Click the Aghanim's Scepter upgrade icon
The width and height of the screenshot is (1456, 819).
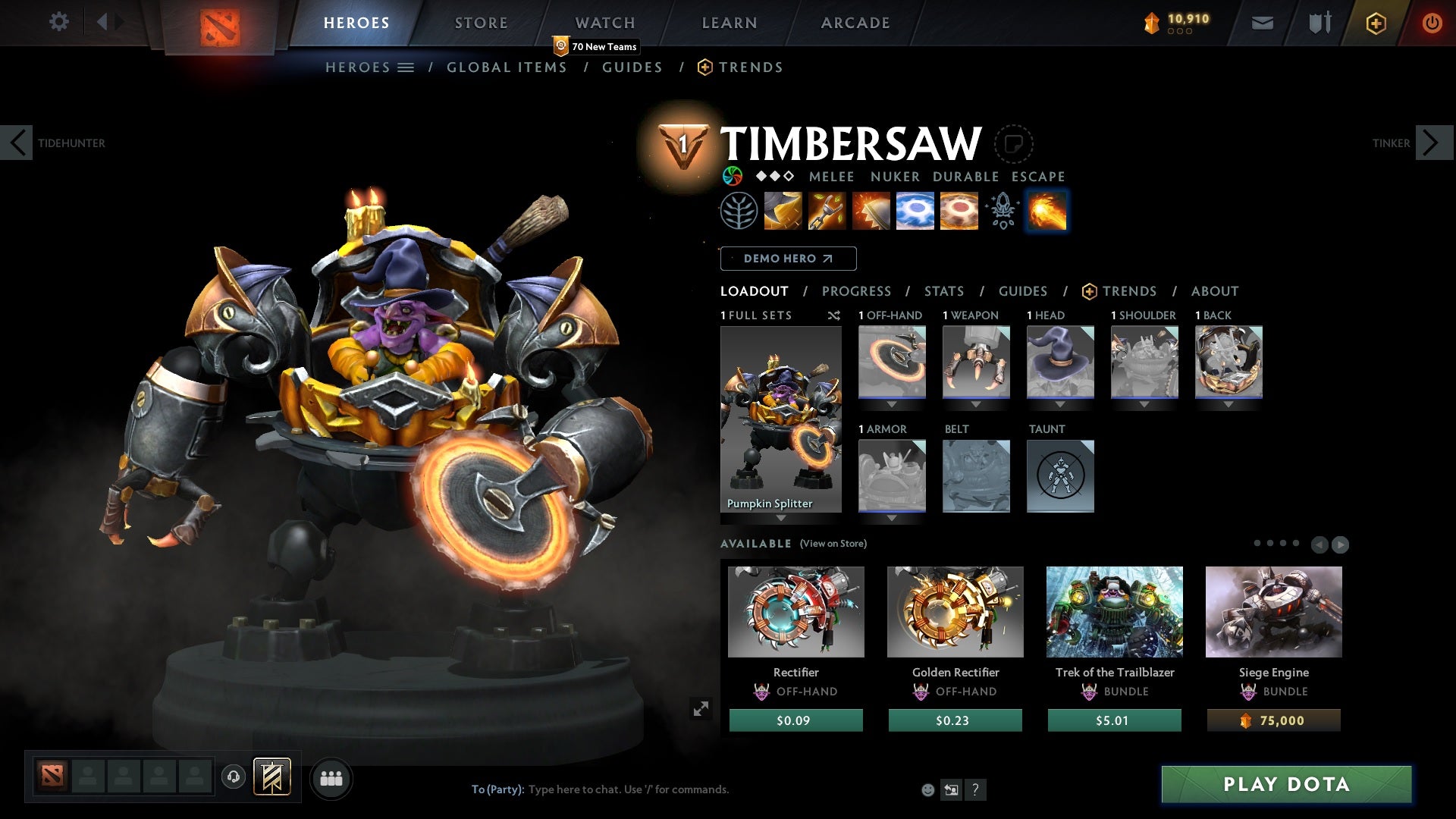point(1003,212)
